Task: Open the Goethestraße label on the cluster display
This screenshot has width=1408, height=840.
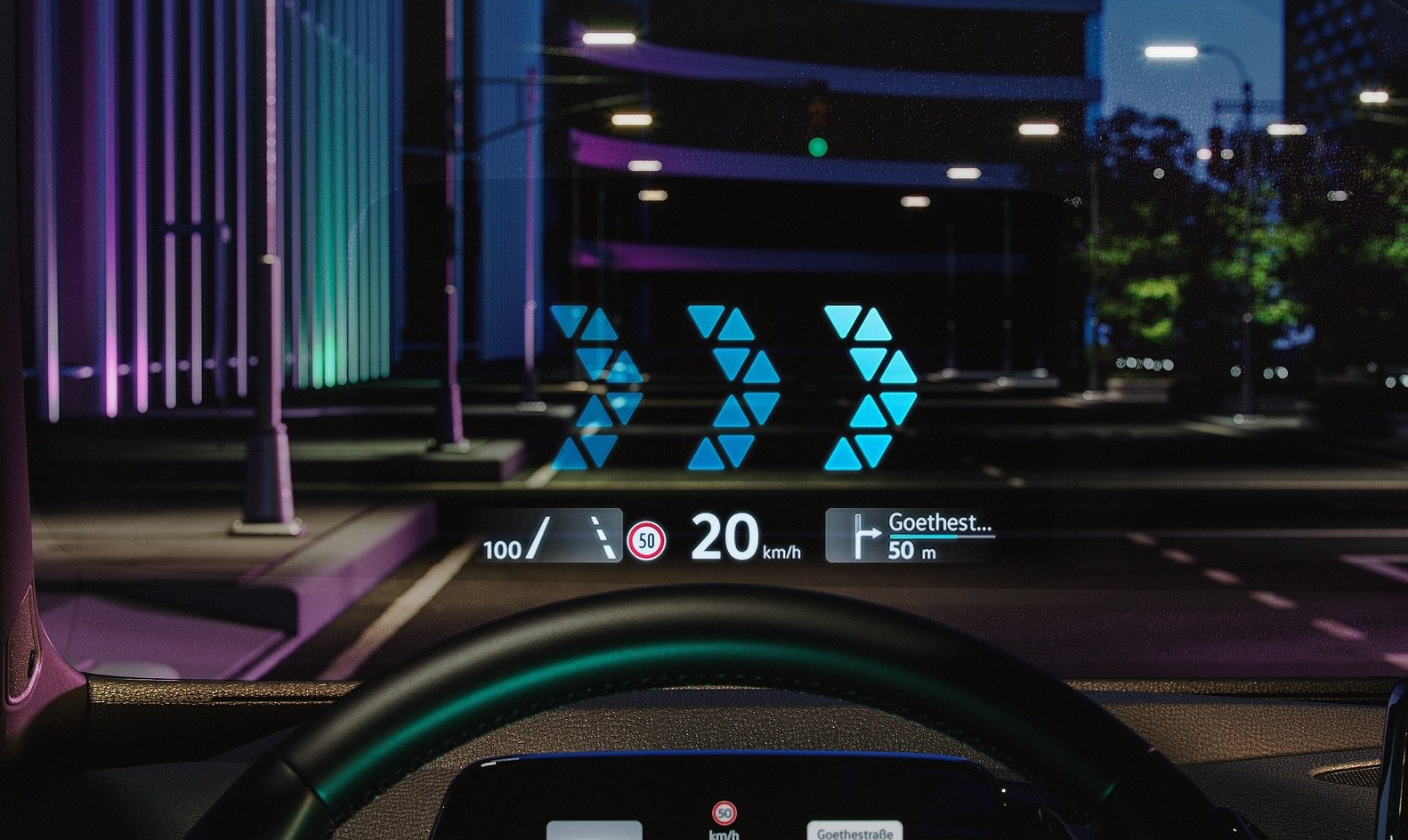Action: coord(854,832)
